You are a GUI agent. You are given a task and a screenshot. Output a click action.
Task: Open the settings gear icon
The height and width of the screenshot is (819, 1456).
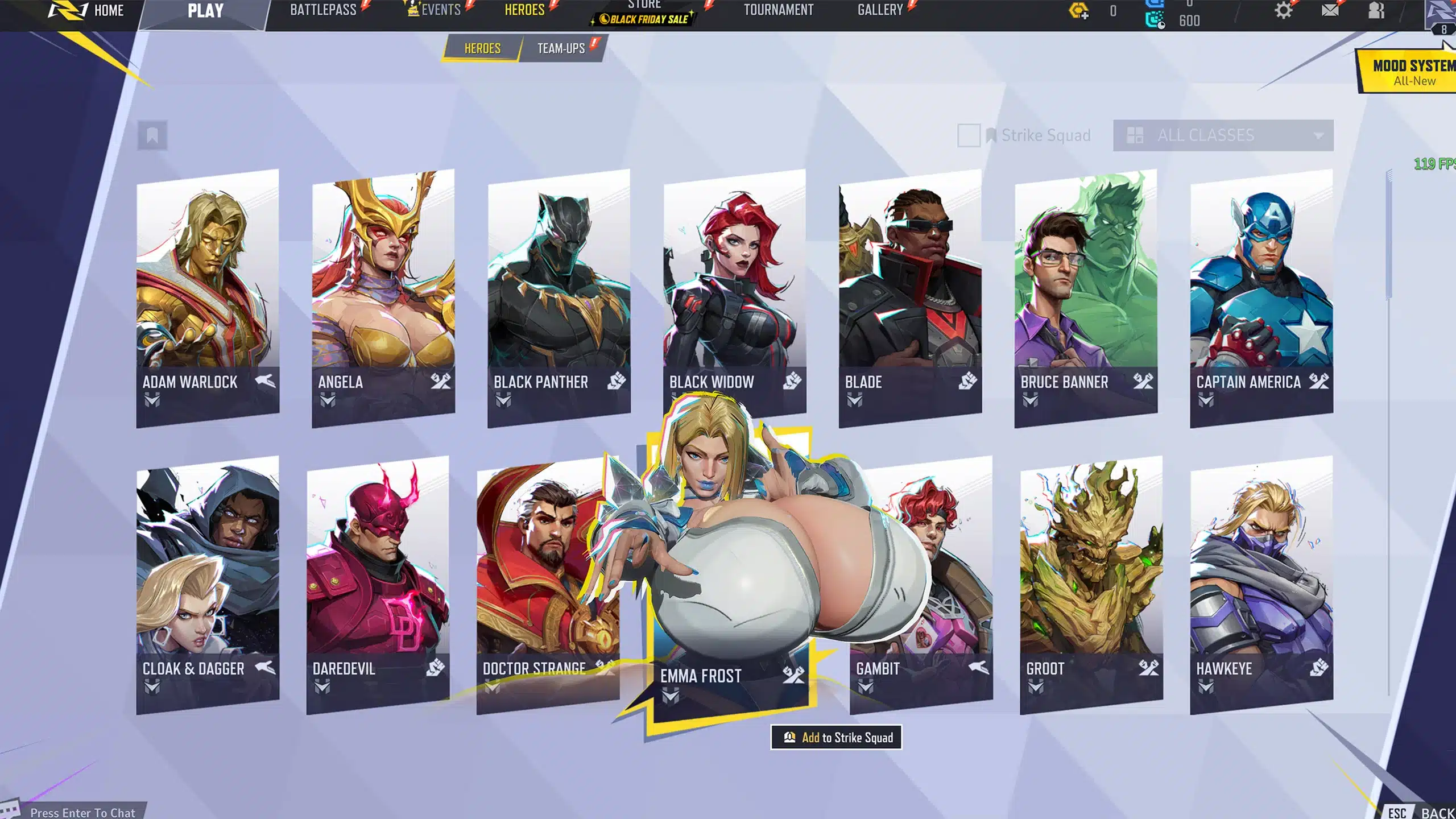[x=1283, y=11]
